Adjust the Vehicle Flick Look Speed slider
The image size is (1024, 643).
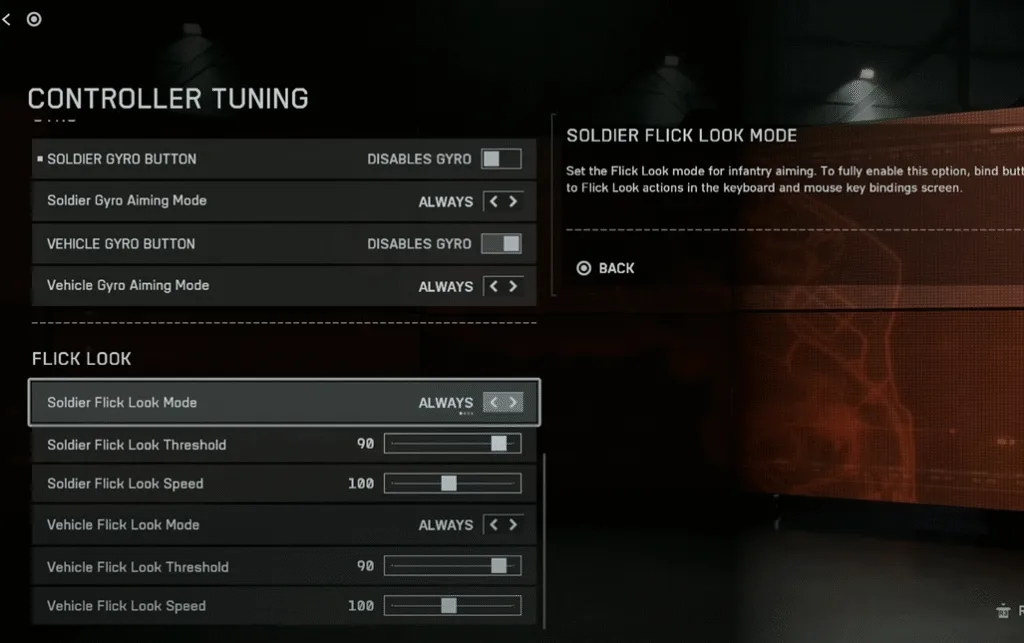pos(449,606)
